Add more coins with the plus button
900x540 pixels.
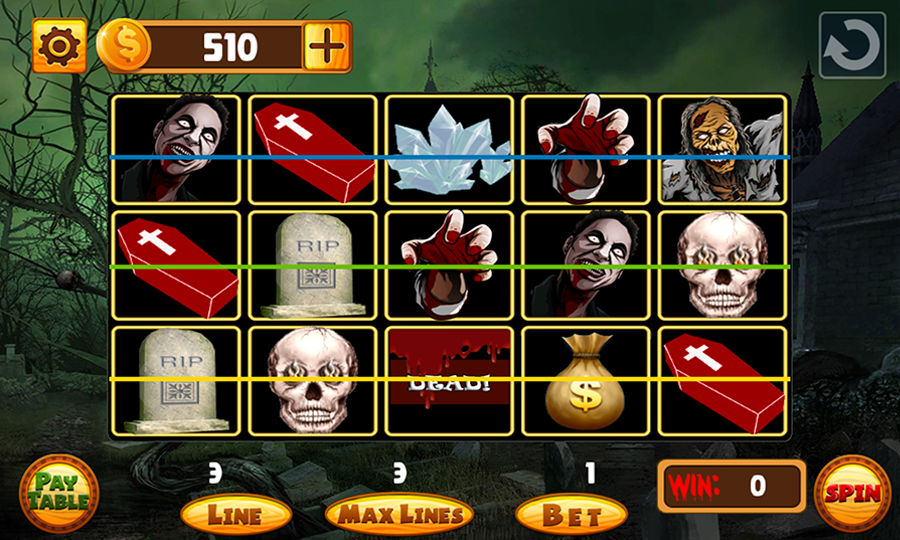coord(325,46)
